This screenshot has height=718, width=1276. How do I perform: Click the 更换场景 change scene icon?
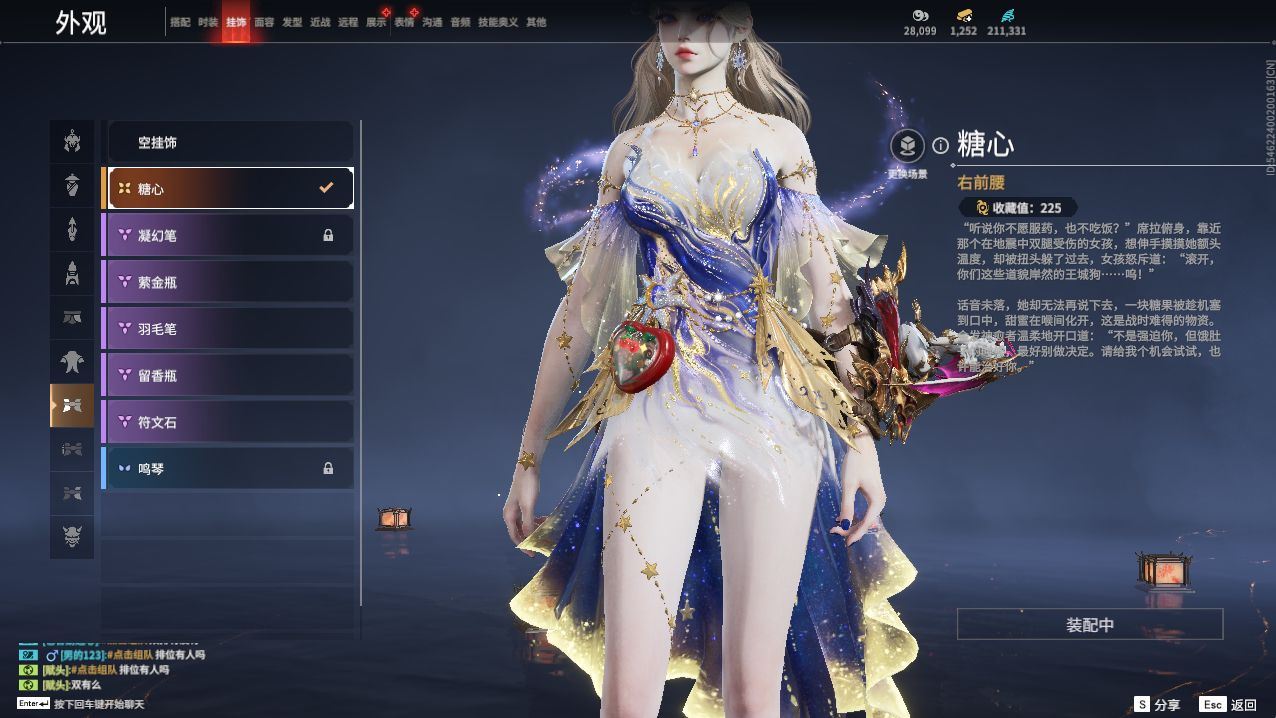908,147
